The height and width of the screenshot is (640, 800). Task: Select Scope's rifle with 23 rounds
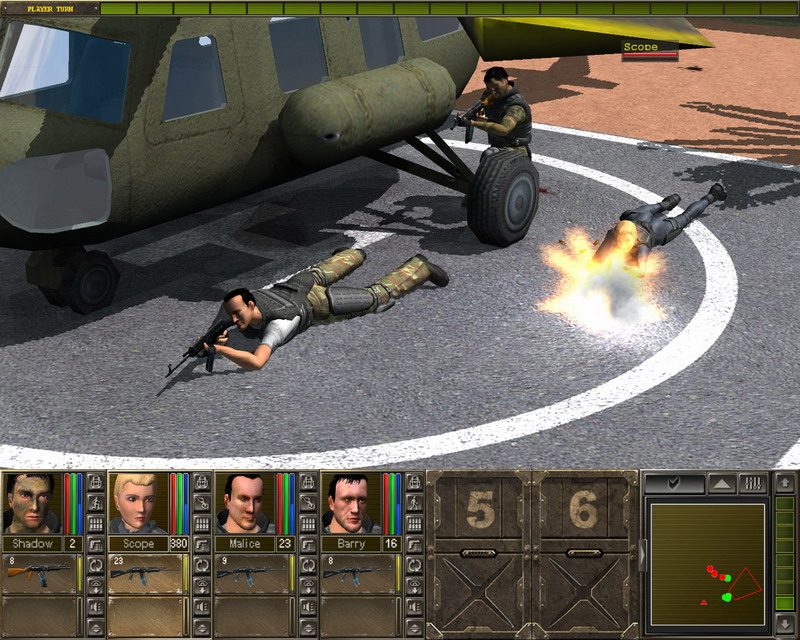[145, 573]
